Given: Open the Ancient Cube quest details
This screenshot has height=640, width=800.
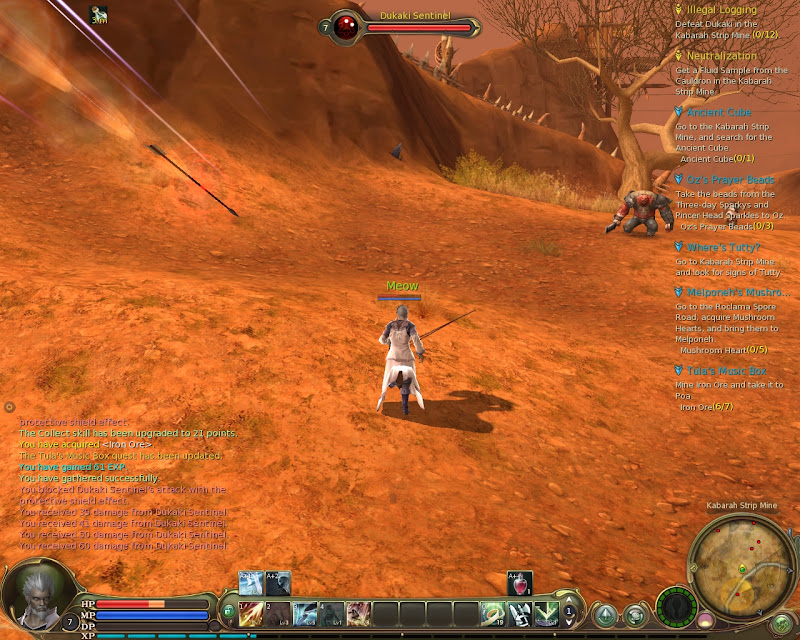Looking at the screenshot, I should click(719, 113).
